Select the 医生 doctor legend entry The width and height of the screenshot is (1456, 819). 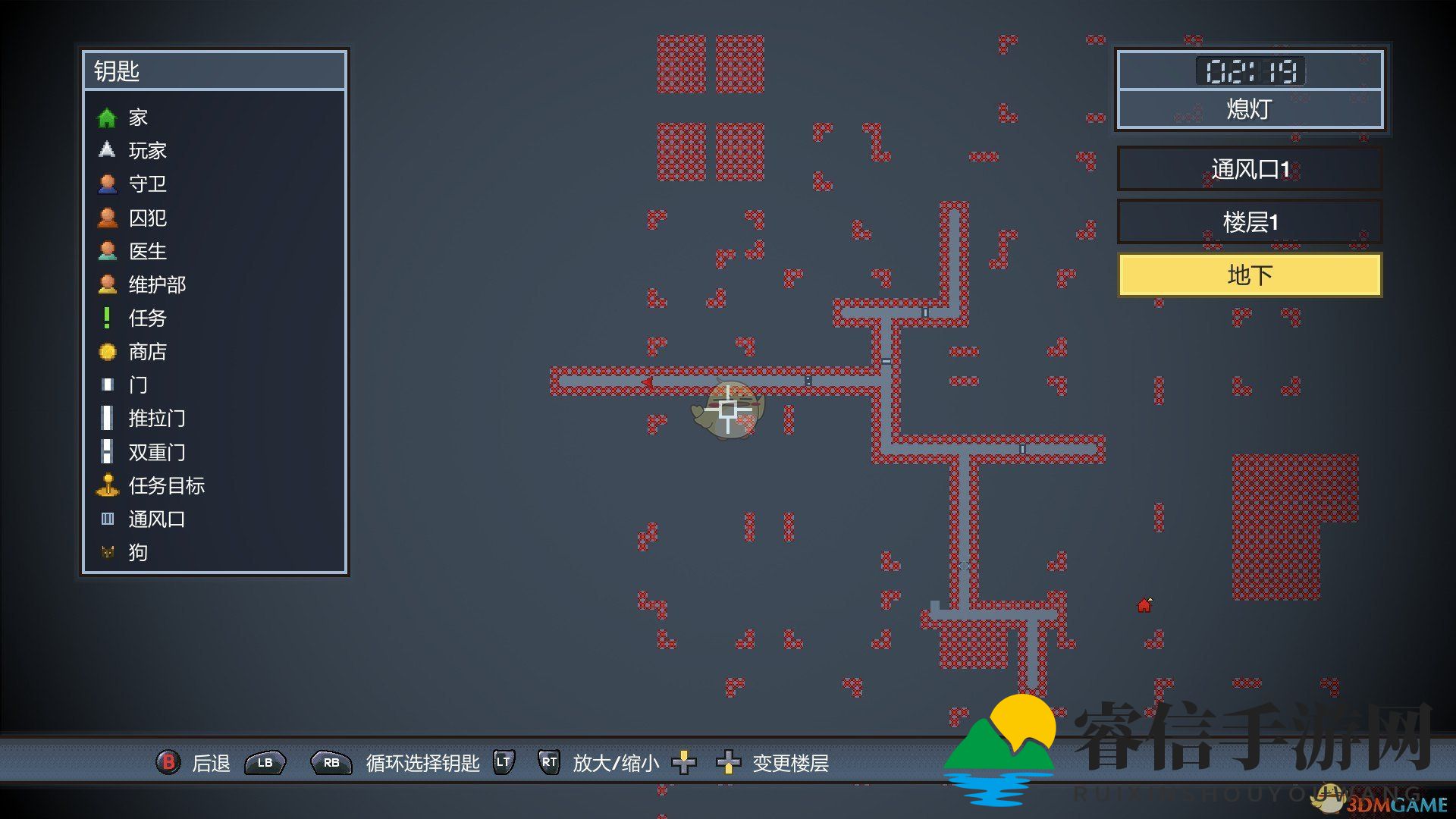coord(146,251)
